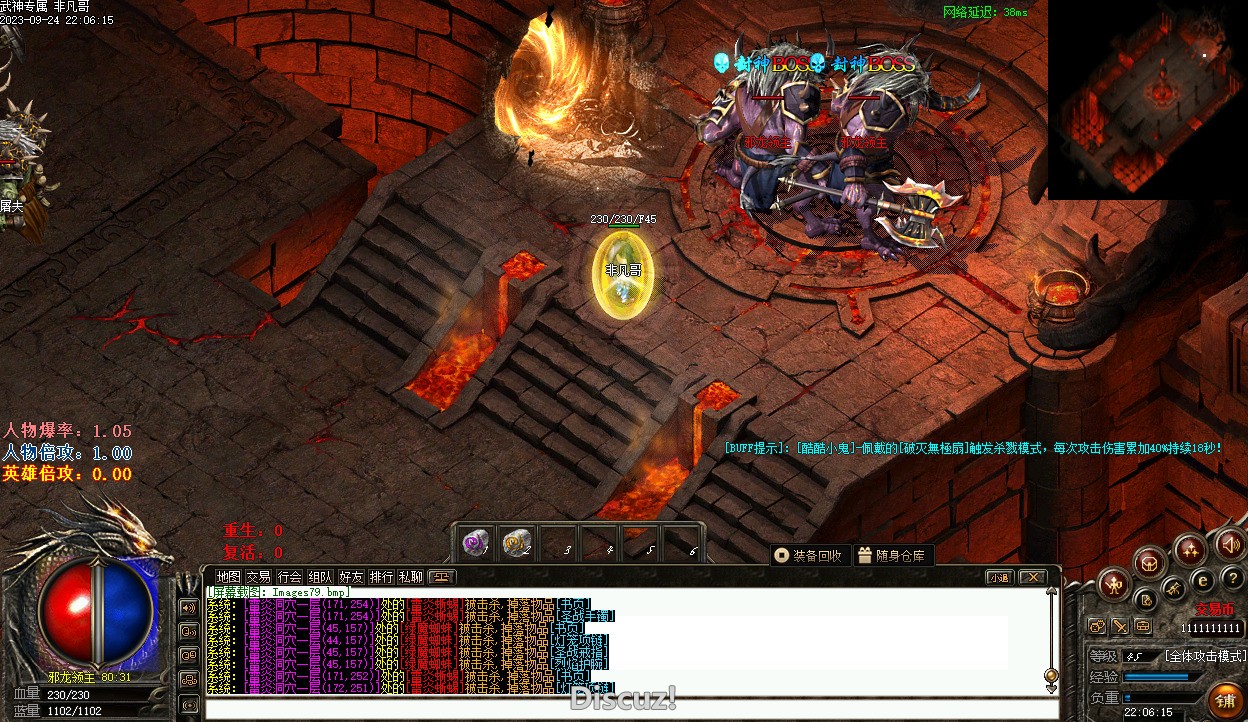Switch to 私聊 private chat

[411, 577]
